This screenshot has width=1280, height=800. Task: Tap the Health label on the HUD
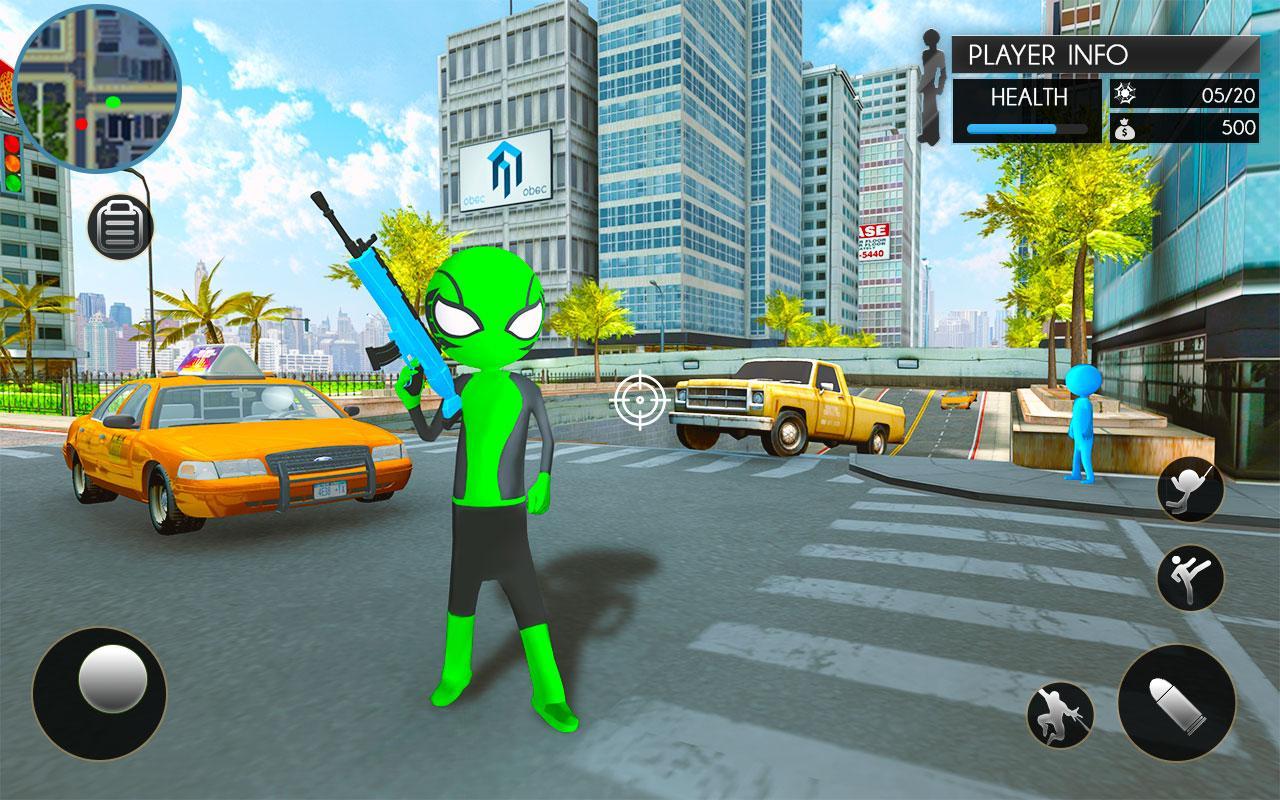click(1030, 95)
